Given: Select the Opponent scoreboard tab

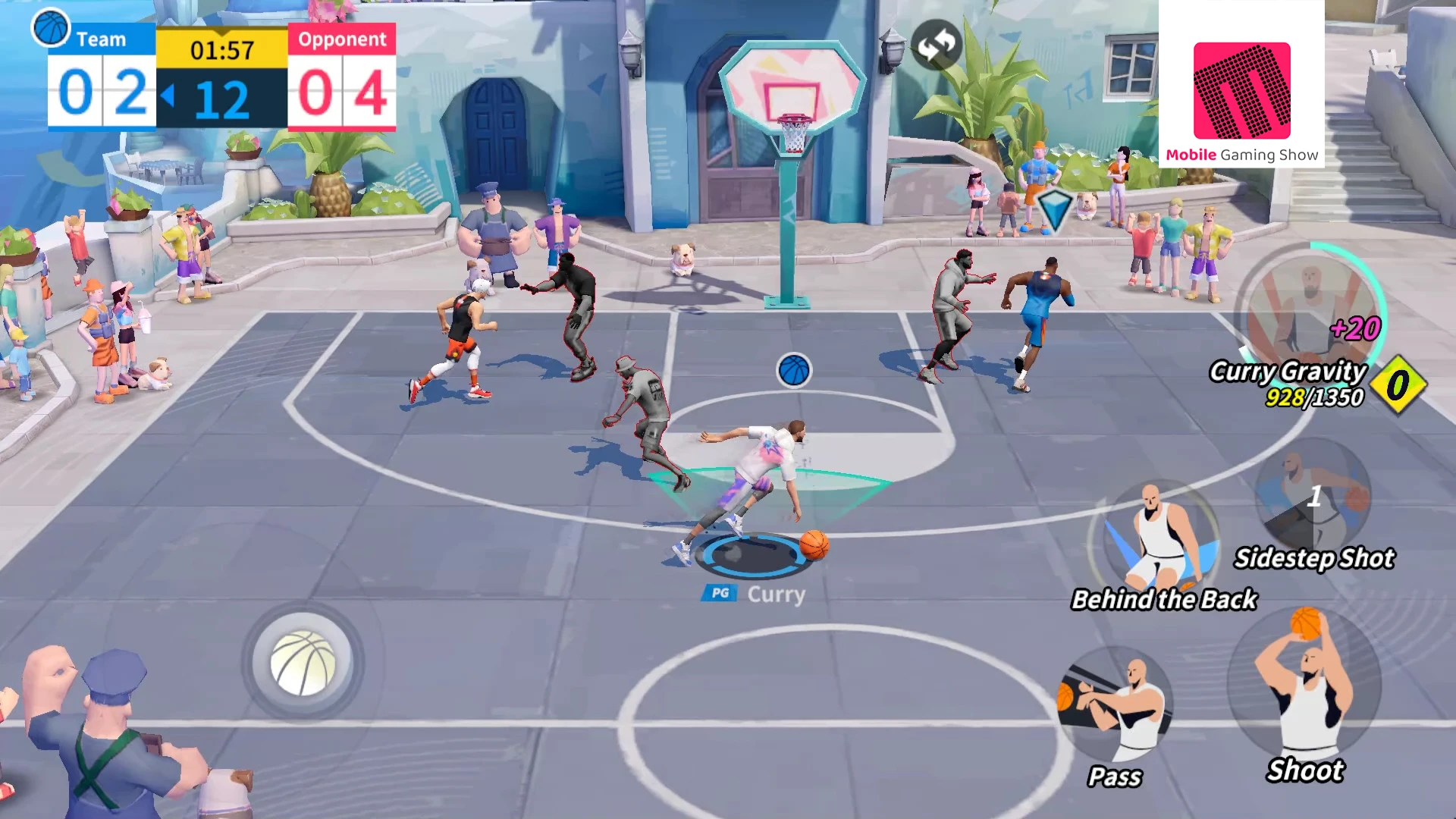Looking at the screenshot, I should (x=343, y=39).
